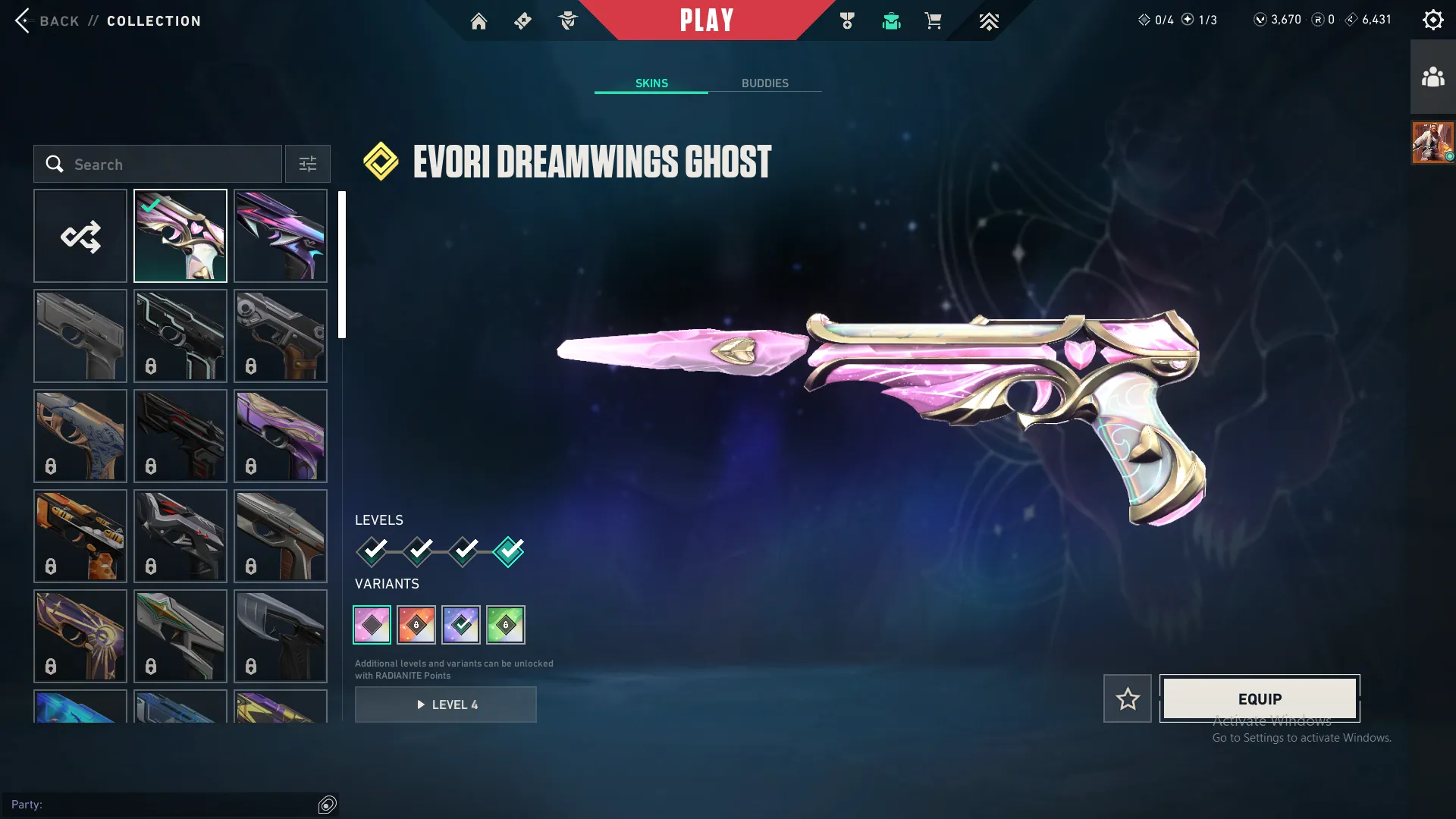Screen dimensions: 1456x819
Task: Open the Battlepass ticket icon
Action: pyautogui.click(x=522, y=20)
